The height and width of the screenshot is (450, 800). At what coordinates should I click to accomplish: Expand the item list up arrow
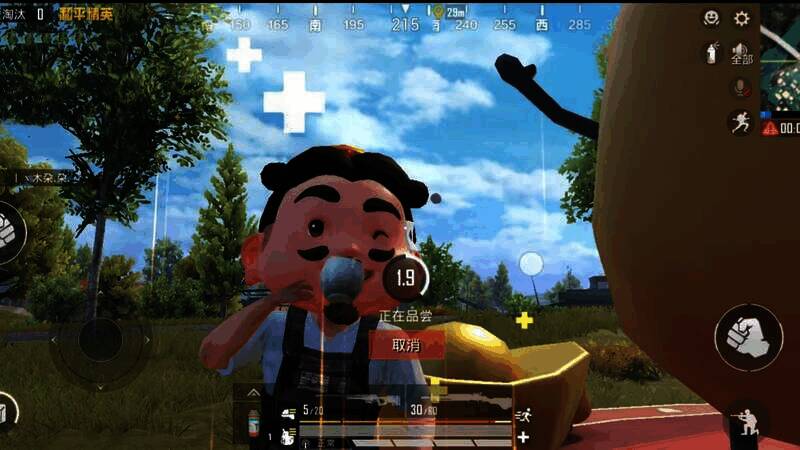[254, 393]
